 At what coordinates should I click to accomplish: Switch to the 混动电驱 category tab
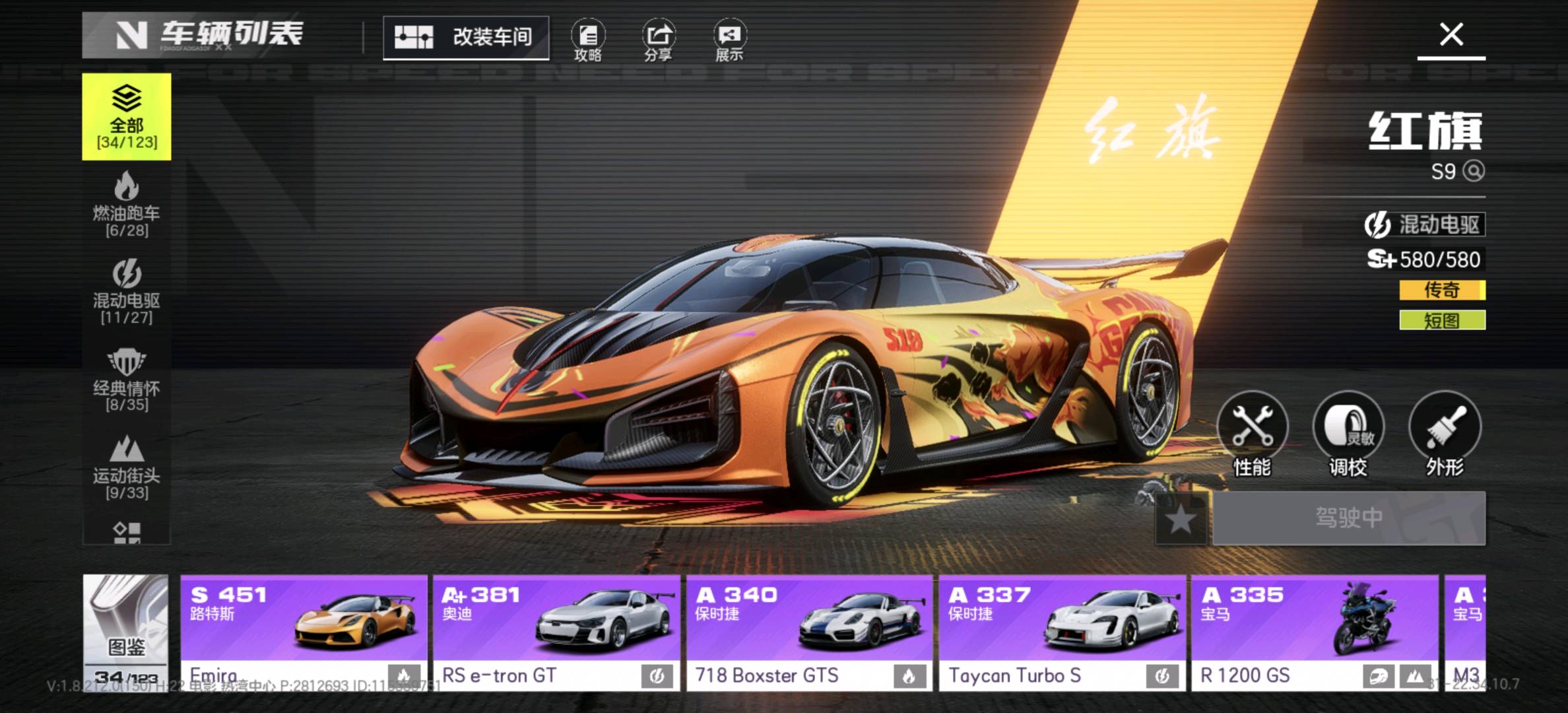coord(127,292)
